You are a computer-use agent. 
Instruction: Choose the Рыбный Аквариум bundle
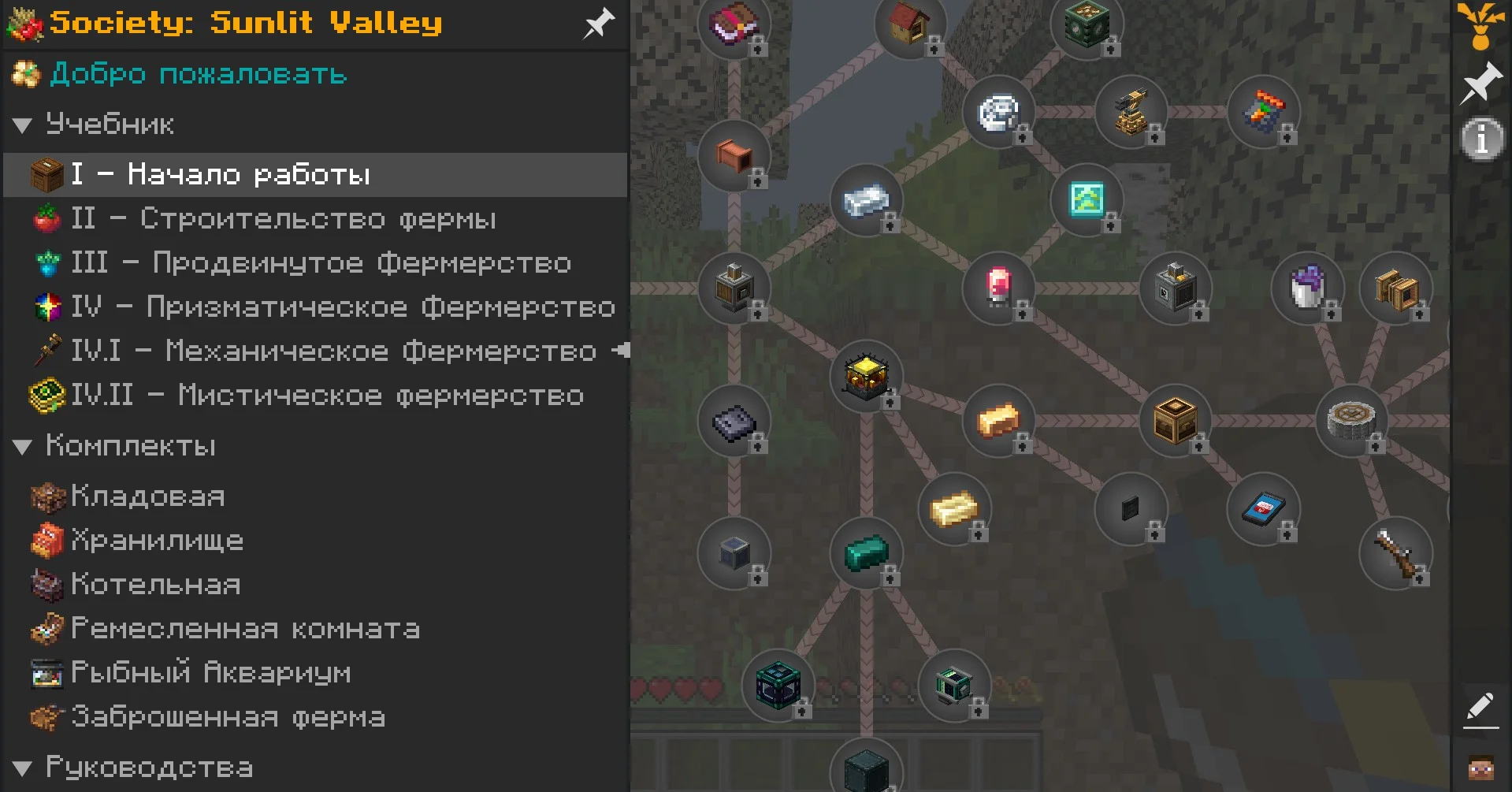click(x=210, y=673)
